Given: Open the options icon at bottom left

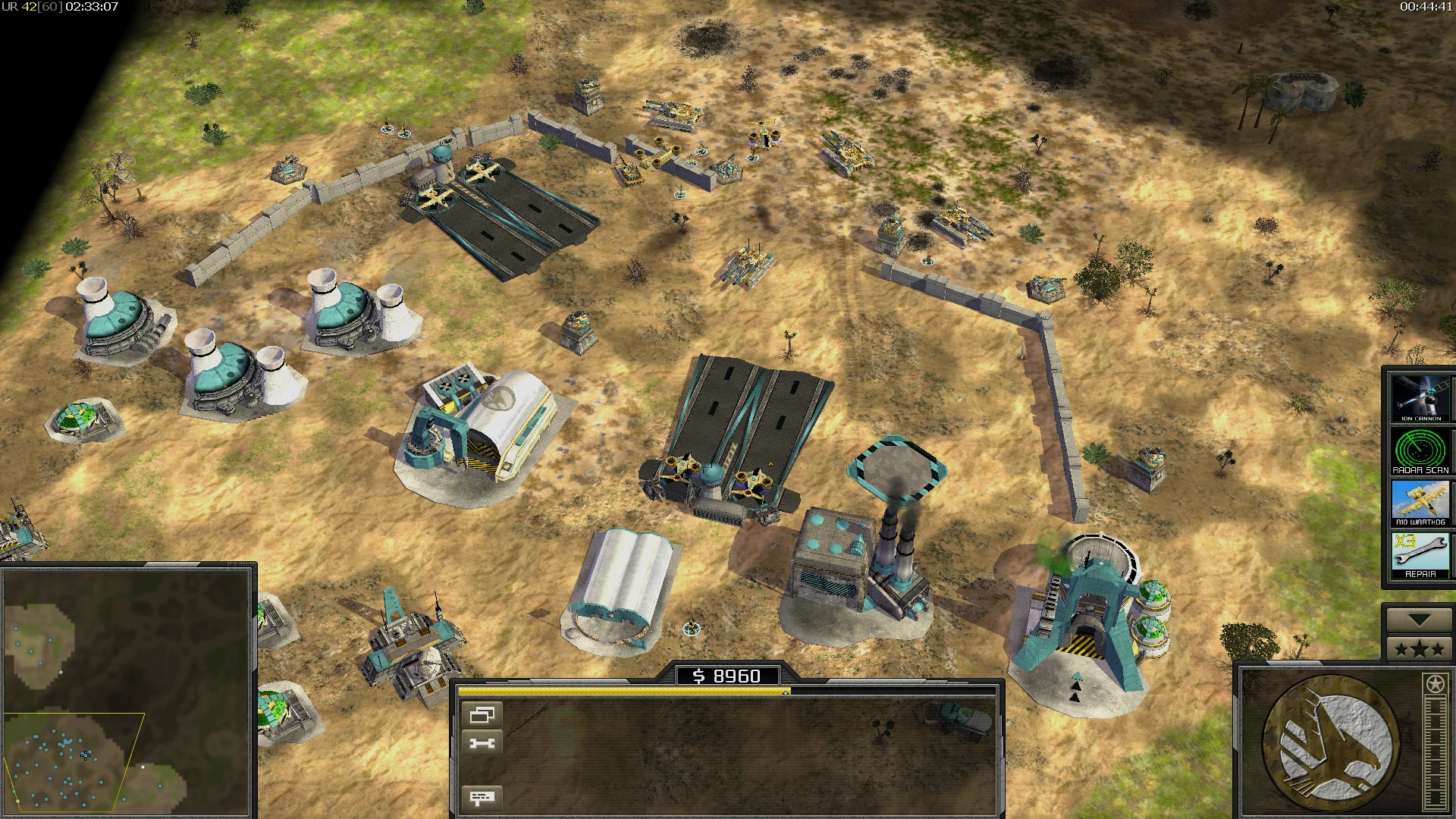Looking at the screenshot, I should [x=483, y=796].
